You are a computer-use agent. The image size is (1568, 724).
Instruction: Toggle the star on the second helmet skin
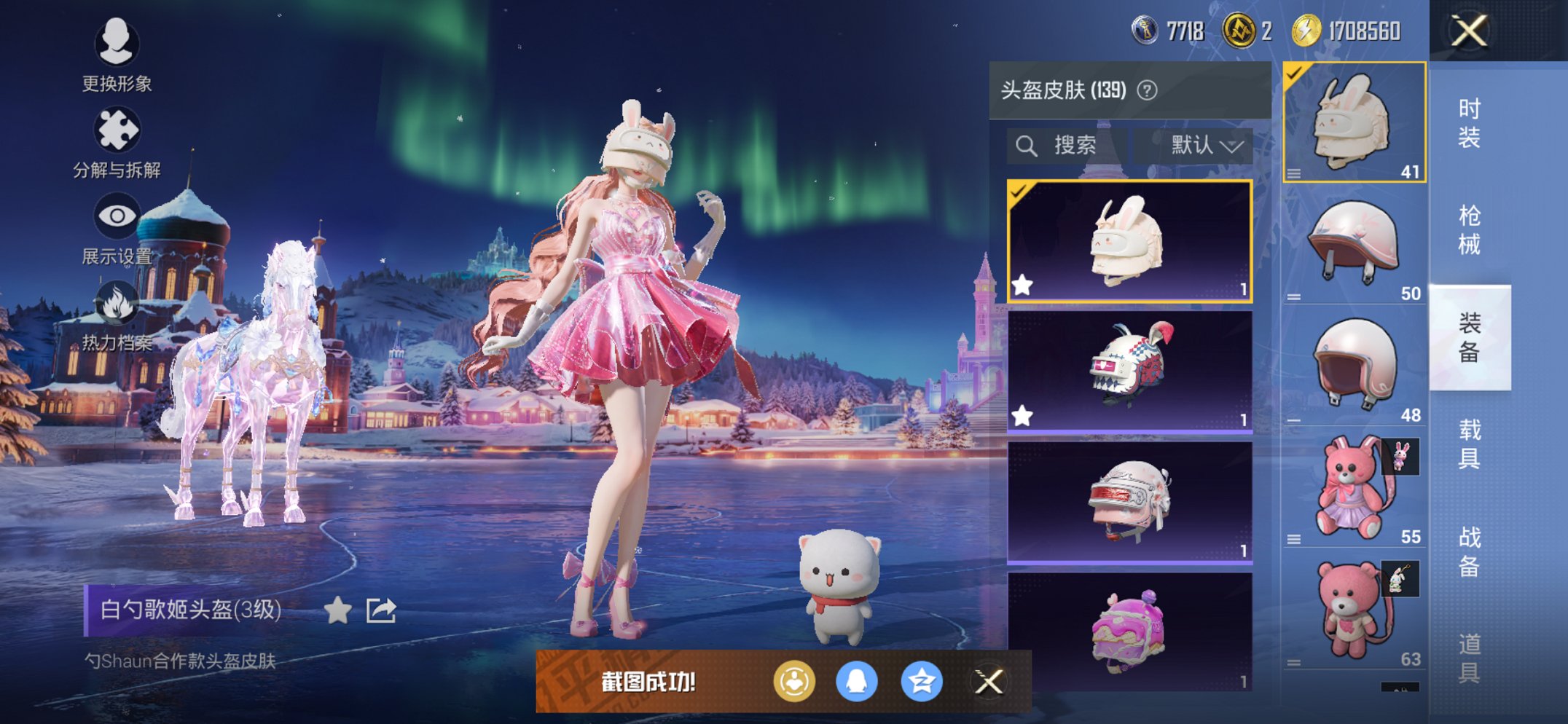(1022, 417)
